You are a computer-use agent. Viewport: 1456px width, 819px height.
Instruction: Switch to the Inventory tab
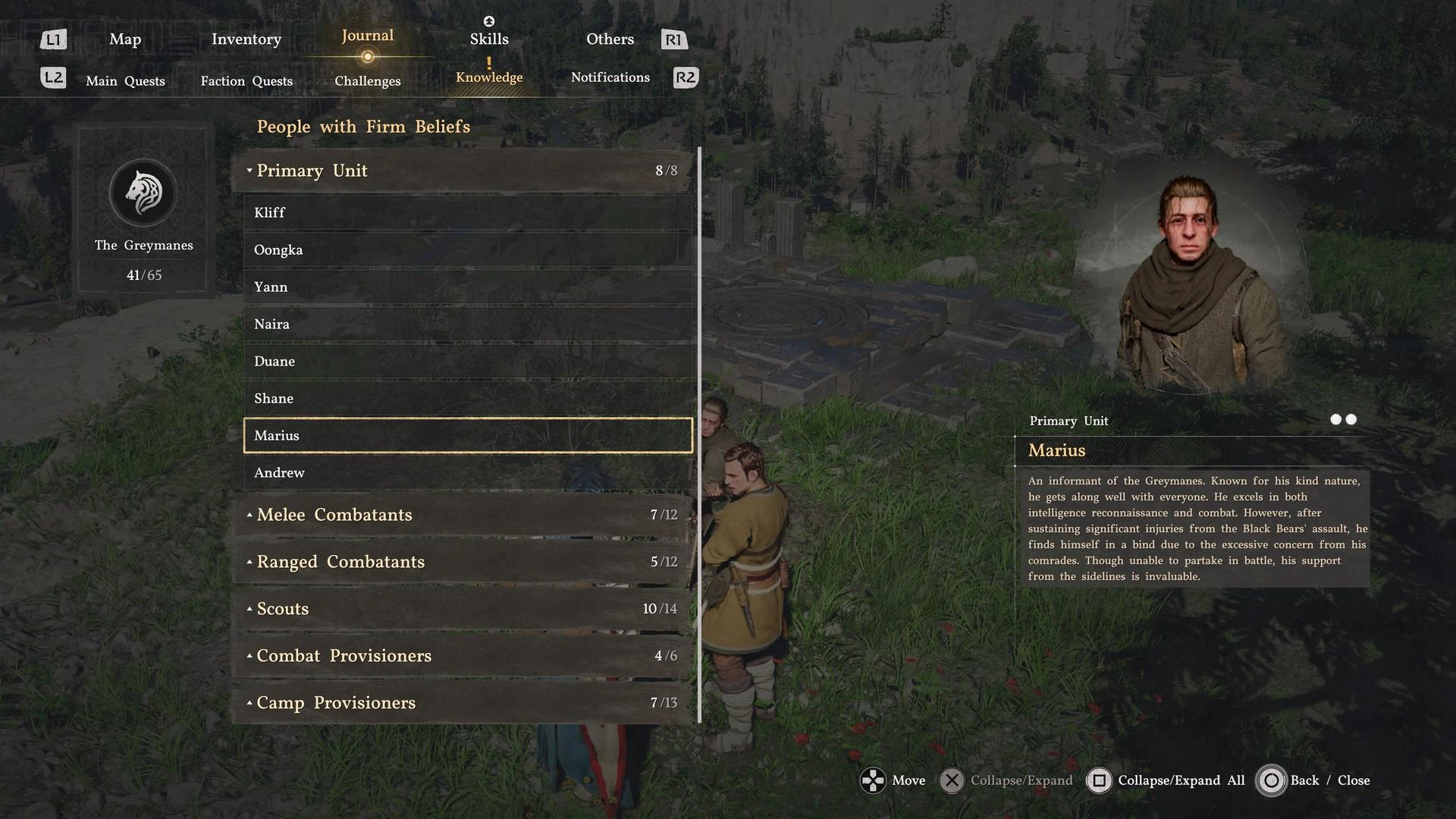[246, 39]
